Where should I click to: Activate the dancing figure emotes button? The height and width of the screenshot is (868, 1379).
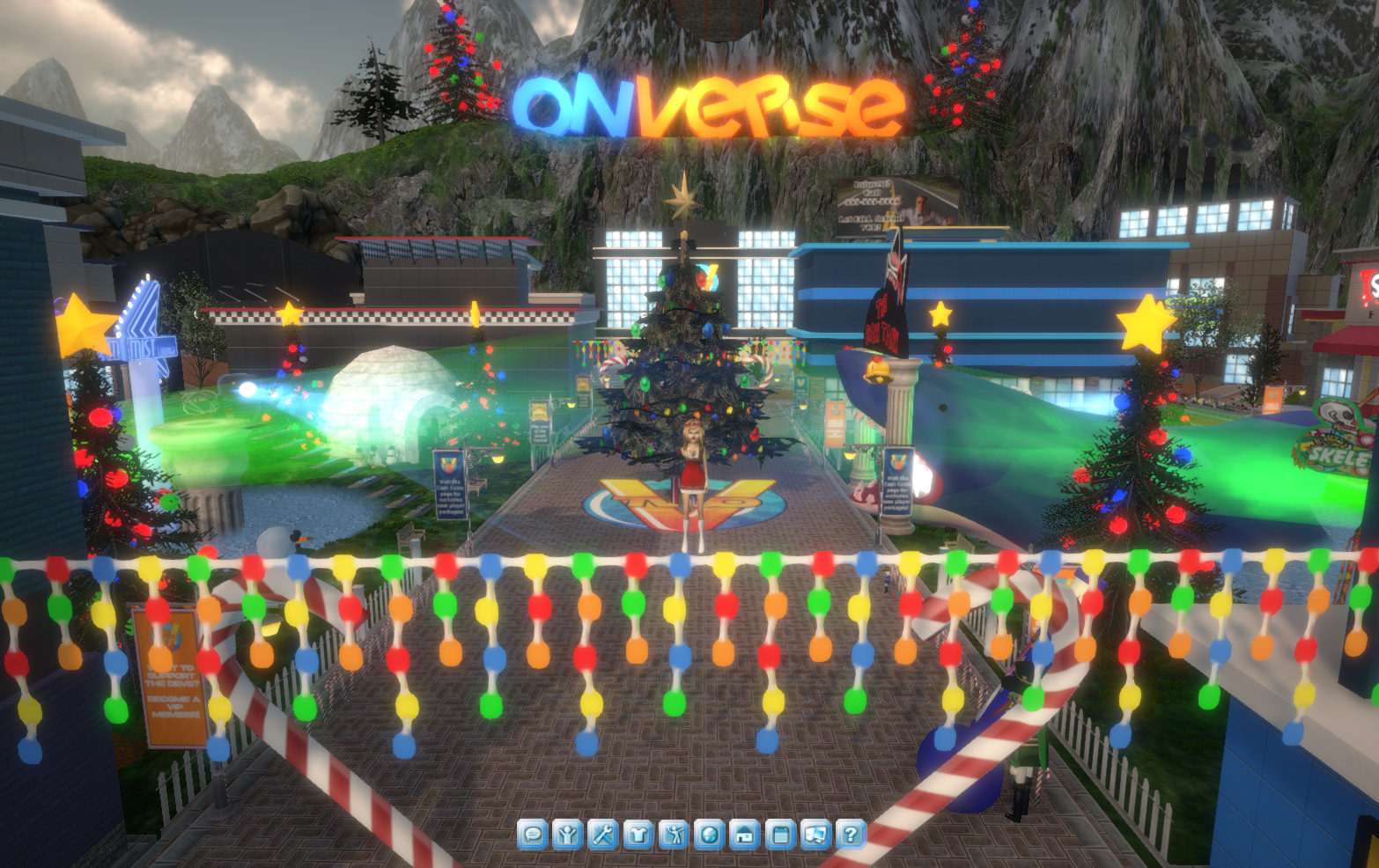pyautogui.click(x=674, y=833)
